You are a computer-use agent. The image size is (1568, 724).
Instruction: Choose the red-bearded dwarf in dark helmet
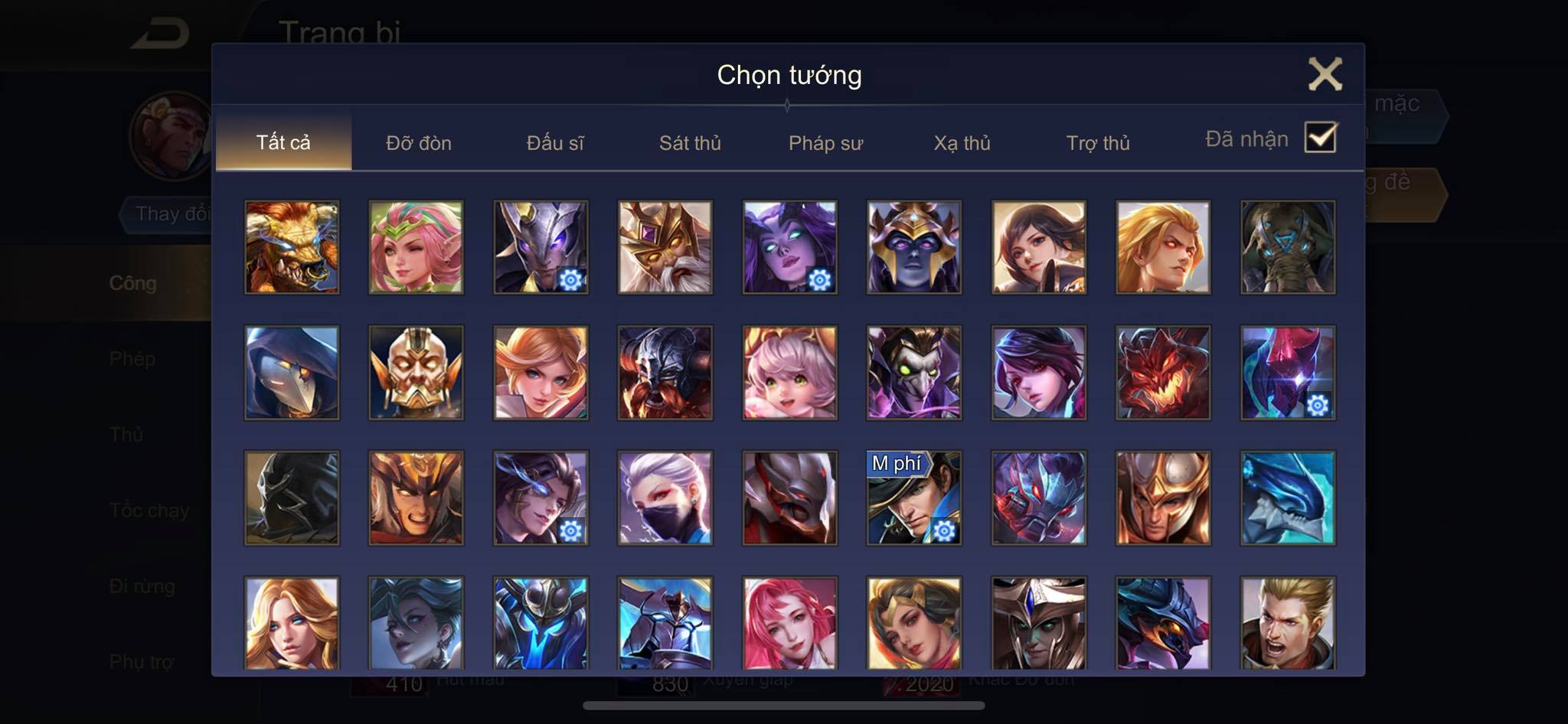(x=665, y=373)
